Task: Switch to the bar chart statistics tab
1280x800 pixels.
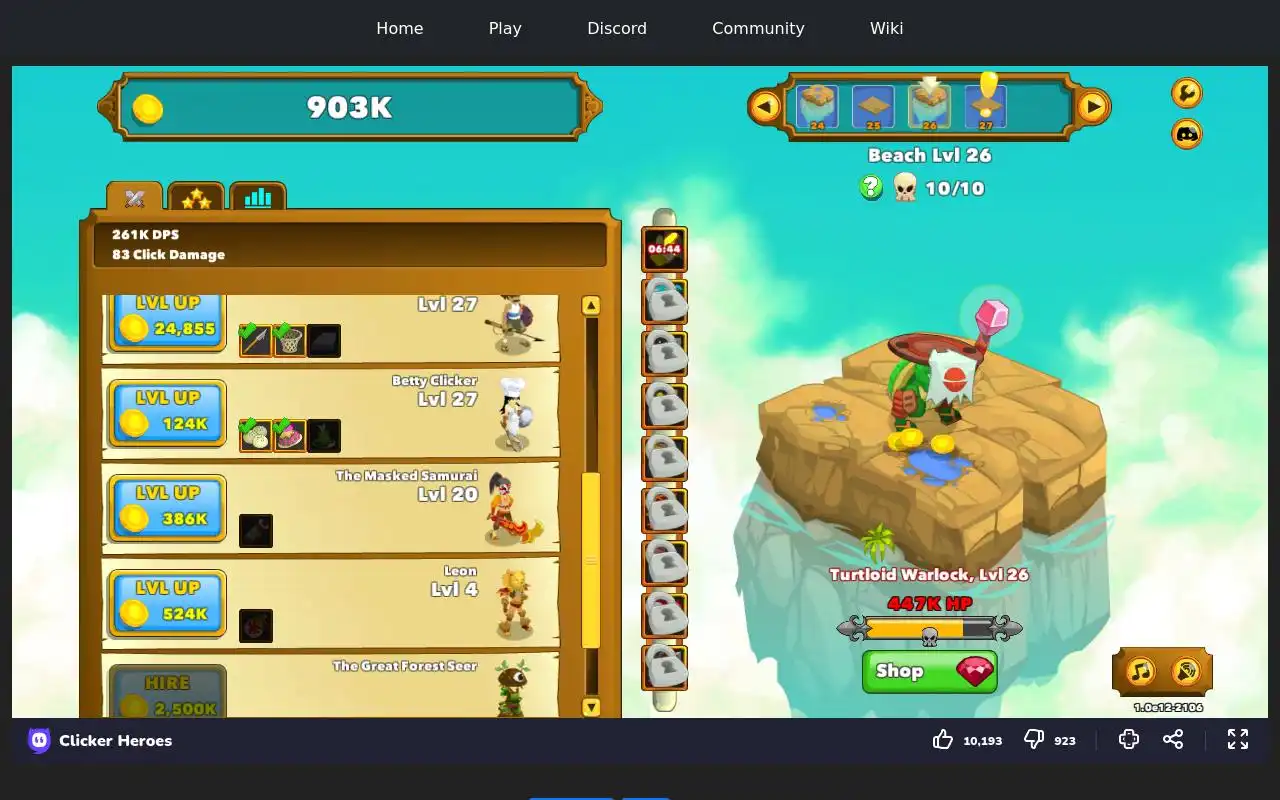Action: (258, 198)
